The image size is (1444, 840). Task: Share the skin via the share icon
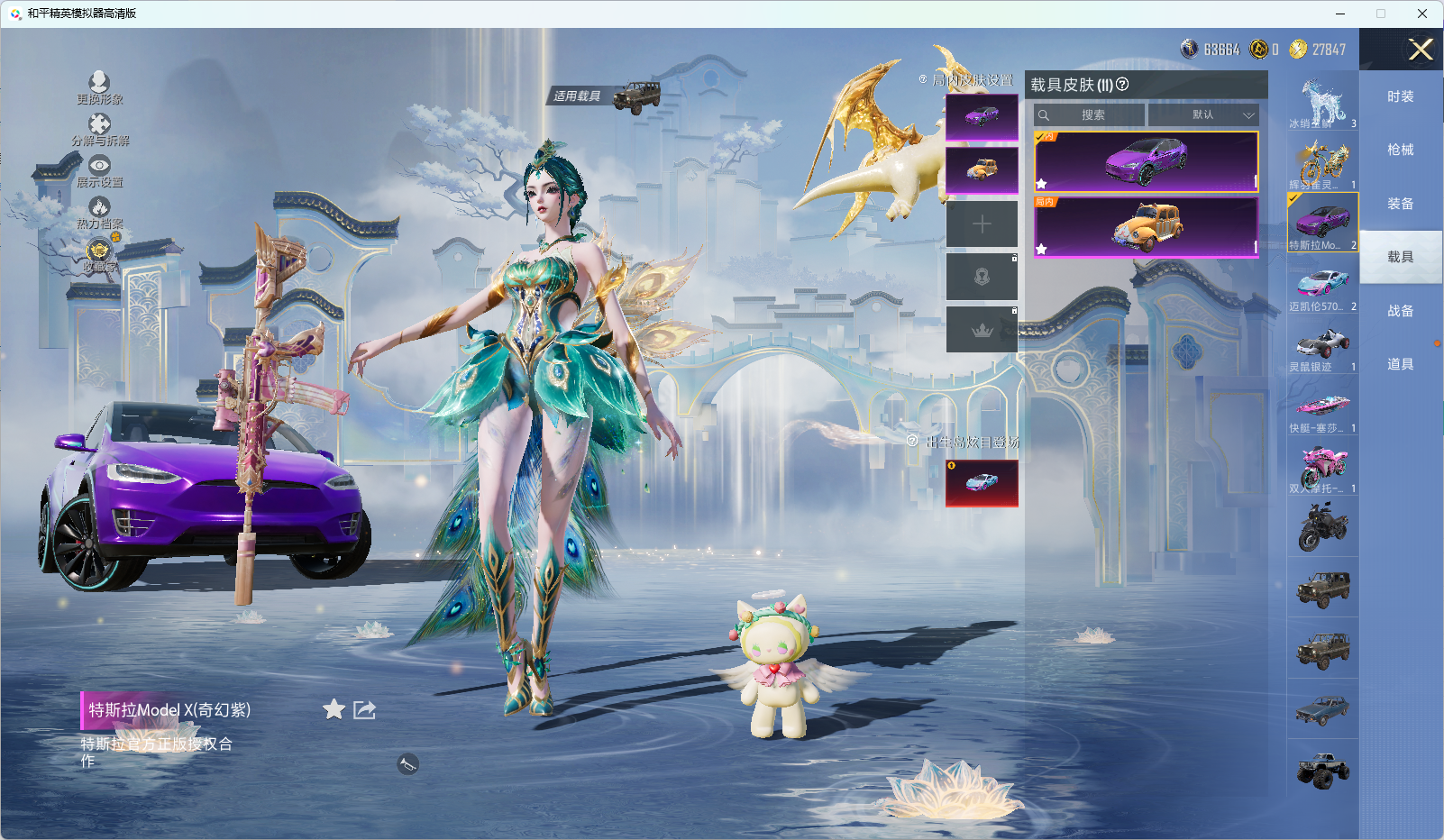364,709
